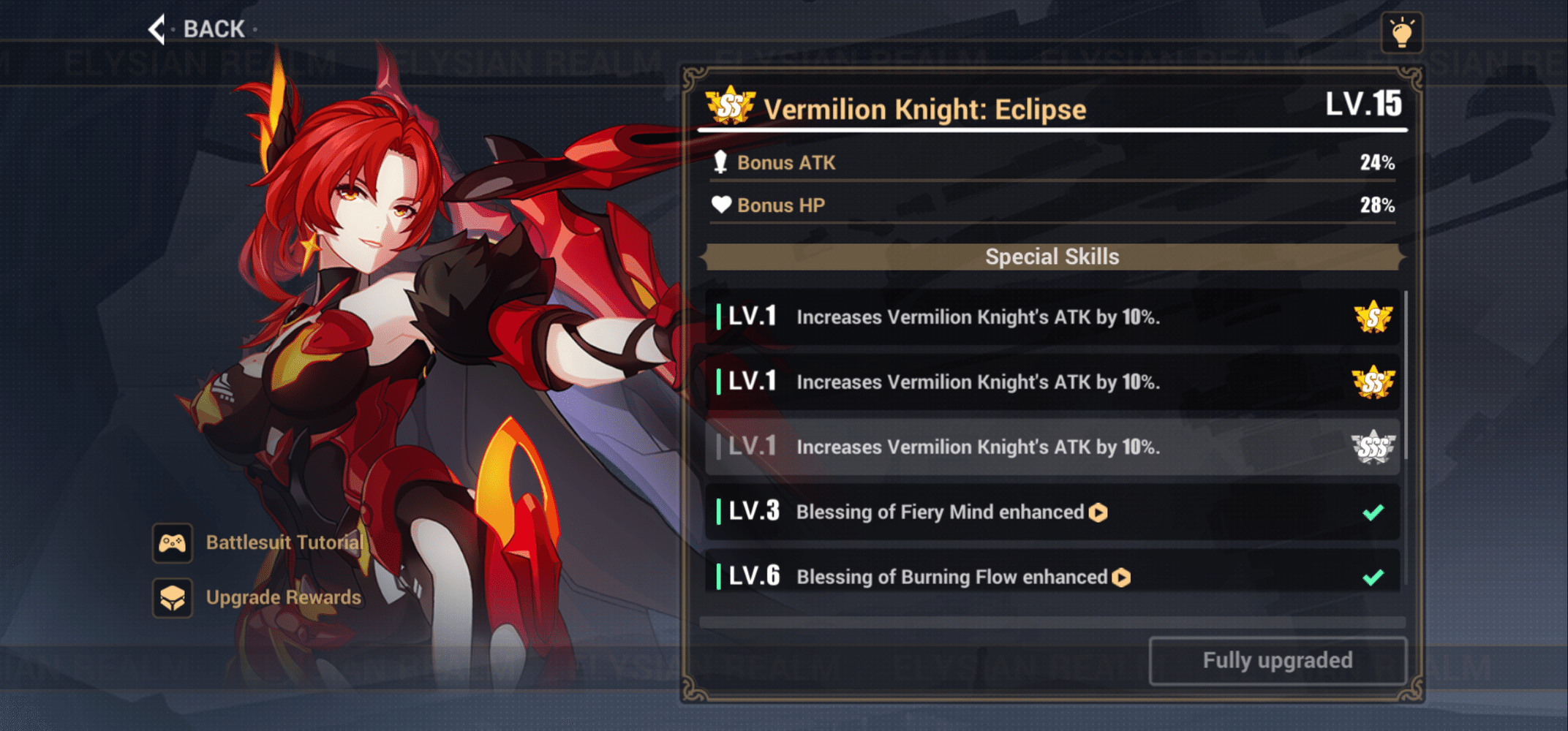Expand Blessing of Fiery Mind enhanced details
The width and height of the screenshot is (1568, 731).
(1097, 512)
